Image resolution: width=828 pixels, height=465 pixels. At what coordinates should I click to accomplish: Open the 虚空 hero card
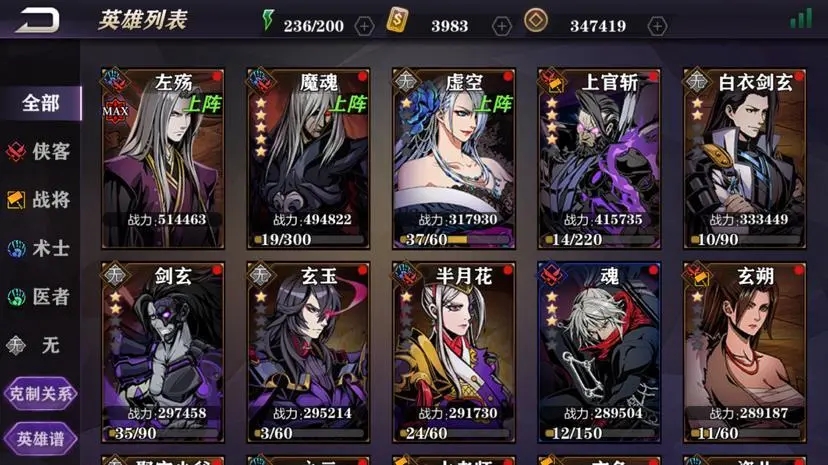pos(453,158)
